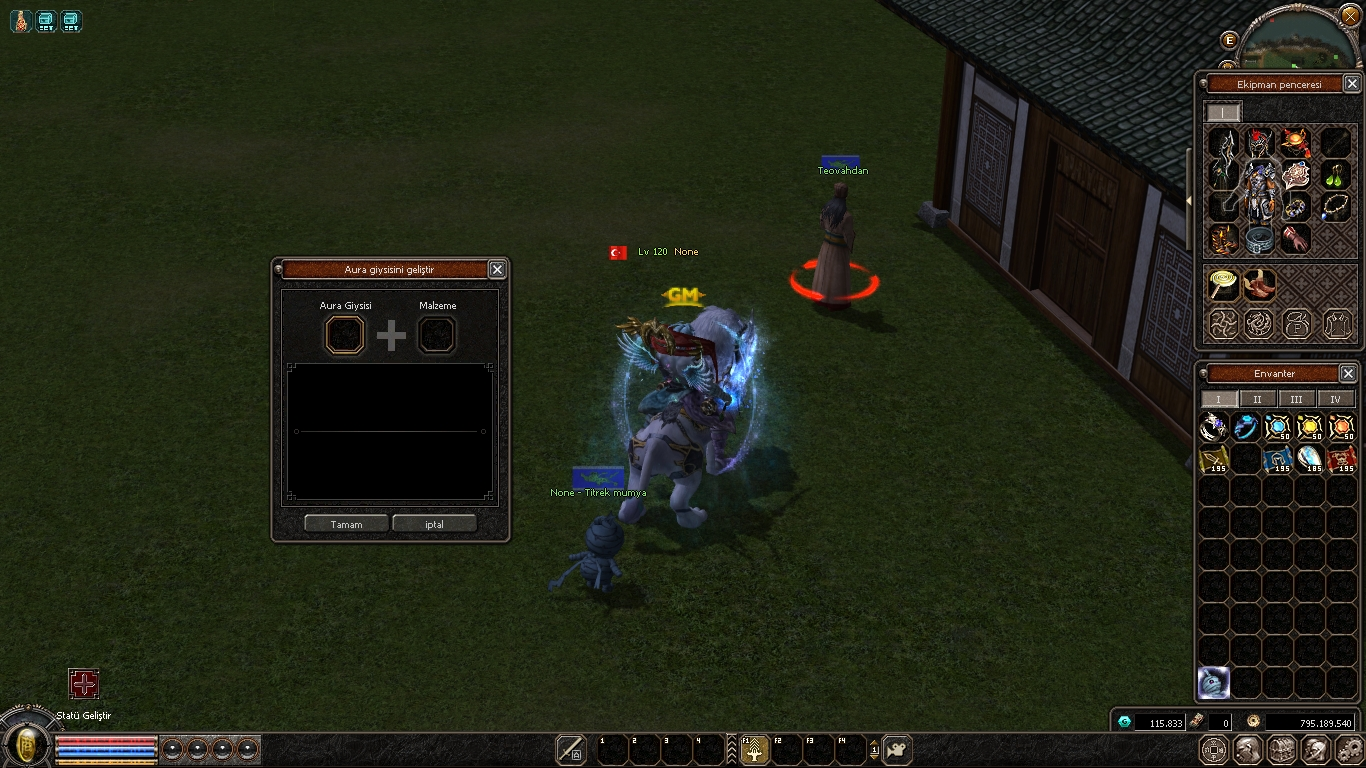This screenshot has width=1366, height=768.
Task: Click the equipped armor in equipment window
Action: [1260, 190]
